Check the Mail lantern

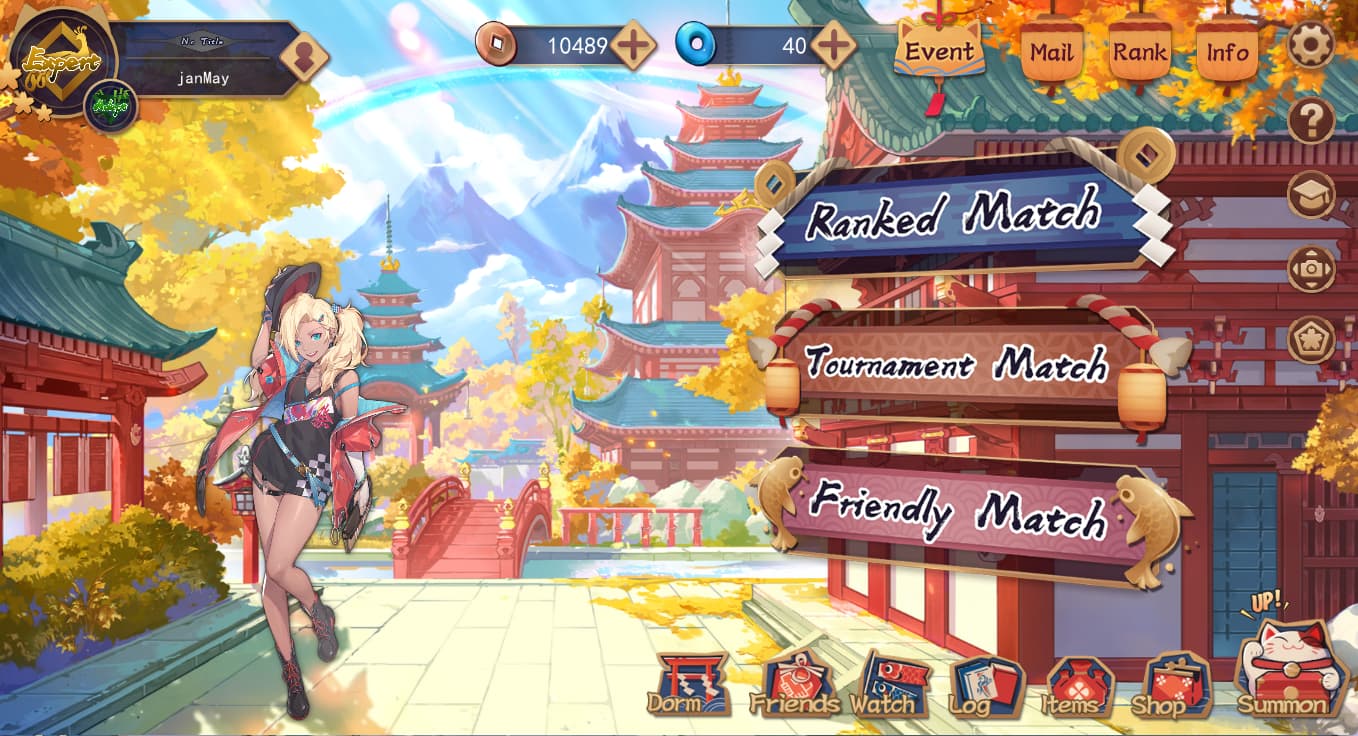tap(1051, 51)
